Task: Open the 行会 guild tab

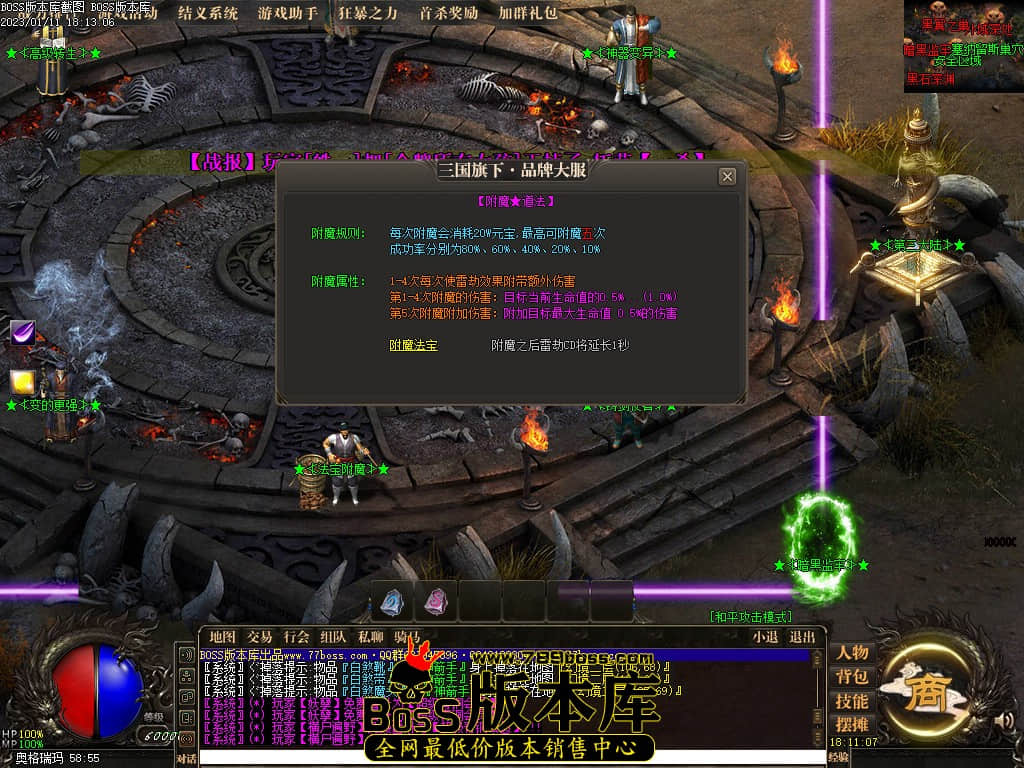Action: pos(297,637)
